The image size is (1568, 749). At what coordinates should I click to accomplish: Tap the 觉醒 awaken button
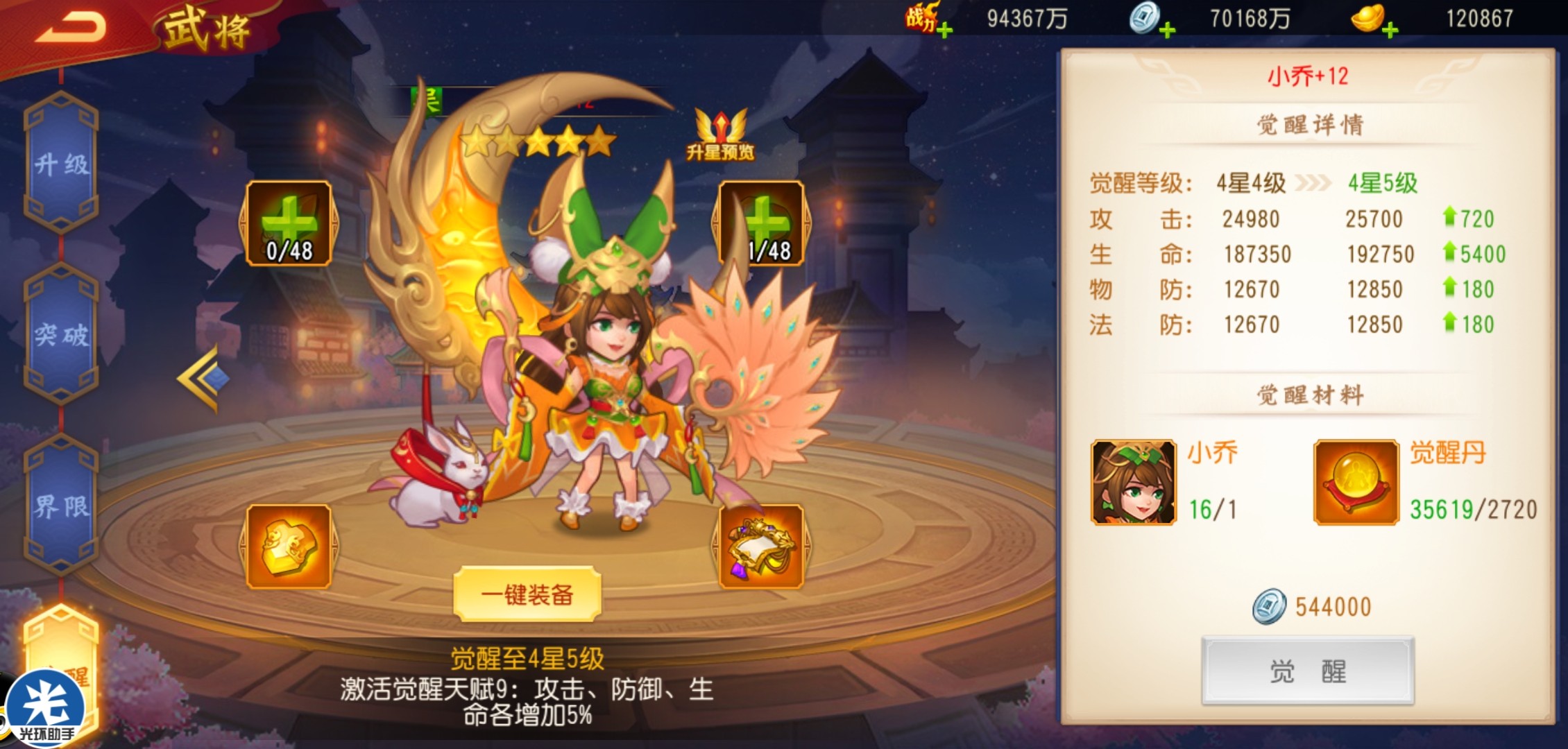tap(1307, 671)
